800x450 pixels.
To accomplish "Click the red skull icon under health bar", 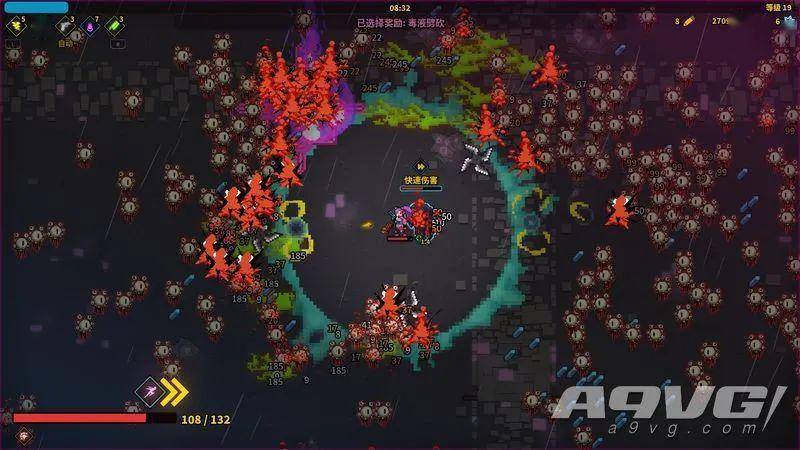I will pyautogui.click(x=23, y=434).
